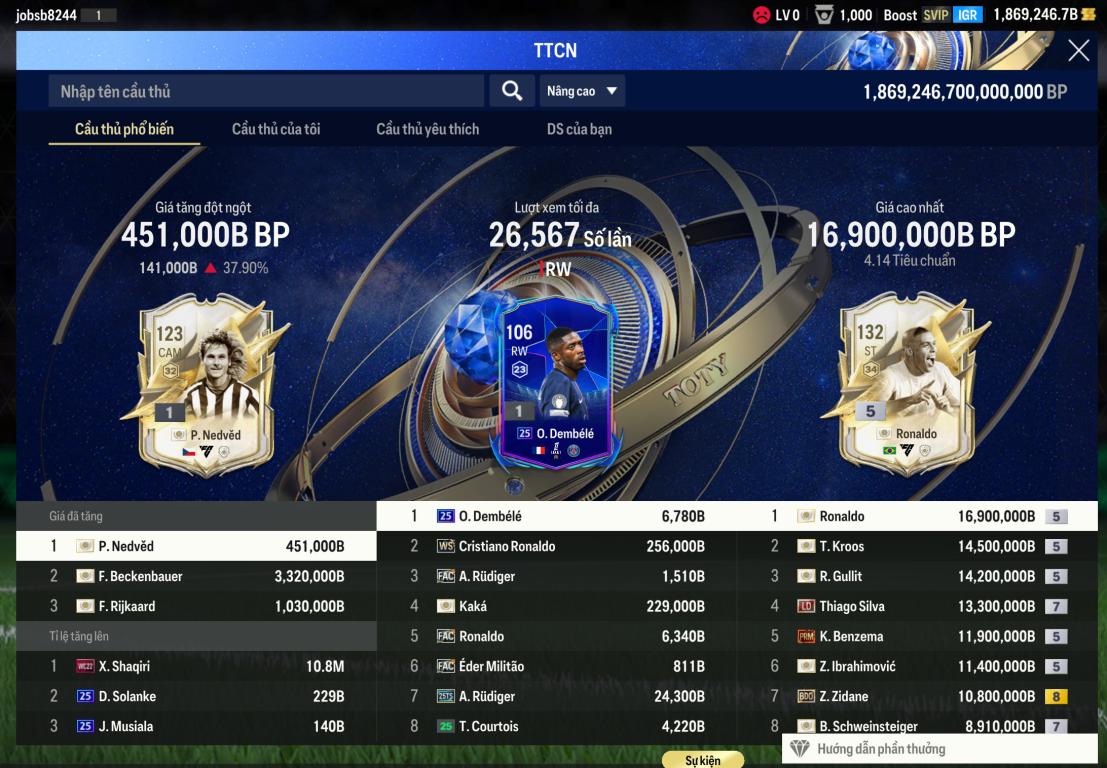Click the Sự kiện button
The height and width of the screenshot is (768, 1107).
702,760
